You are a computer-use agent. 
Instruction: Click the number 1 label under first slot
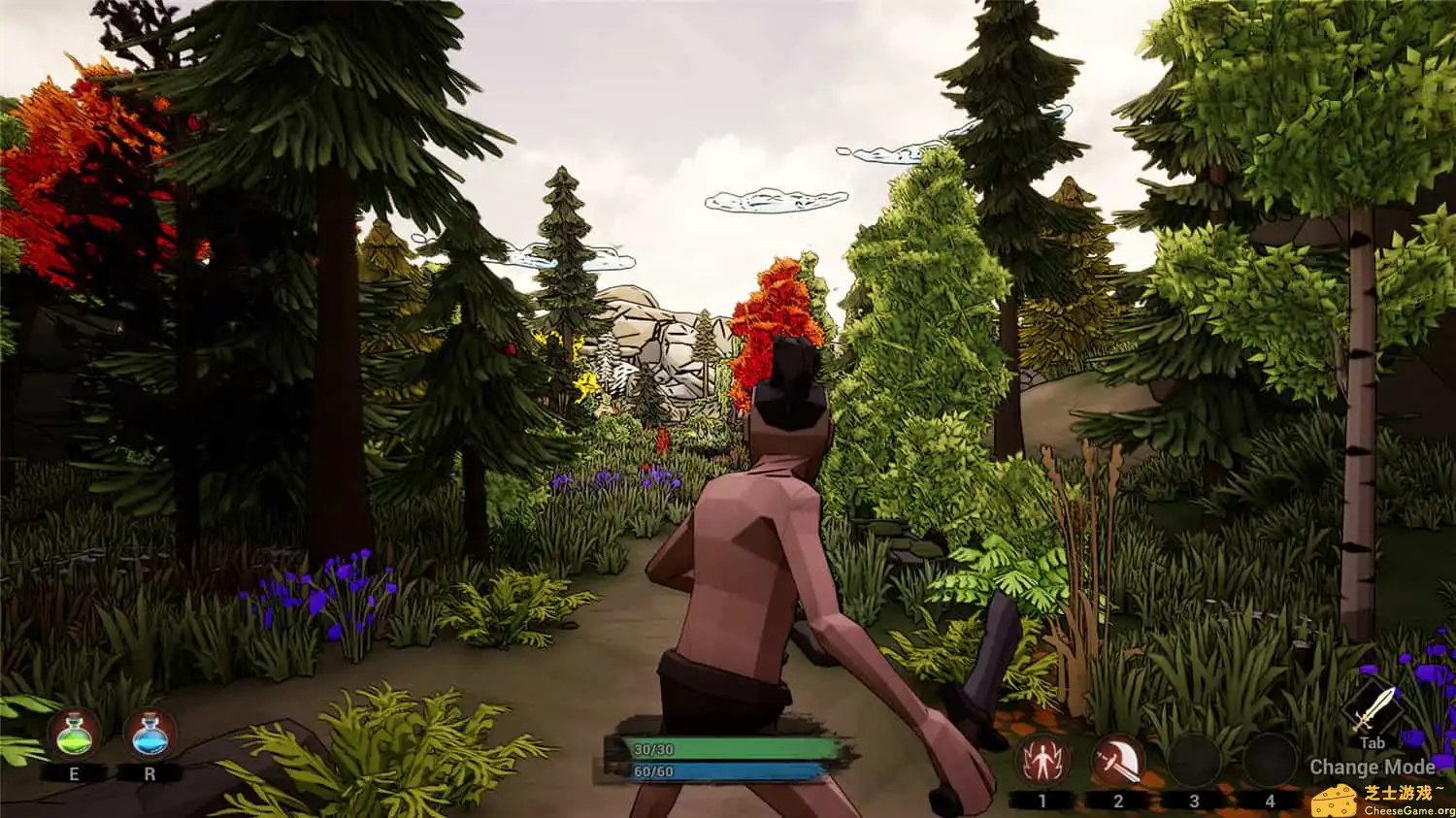click(x=1042, y=800)
